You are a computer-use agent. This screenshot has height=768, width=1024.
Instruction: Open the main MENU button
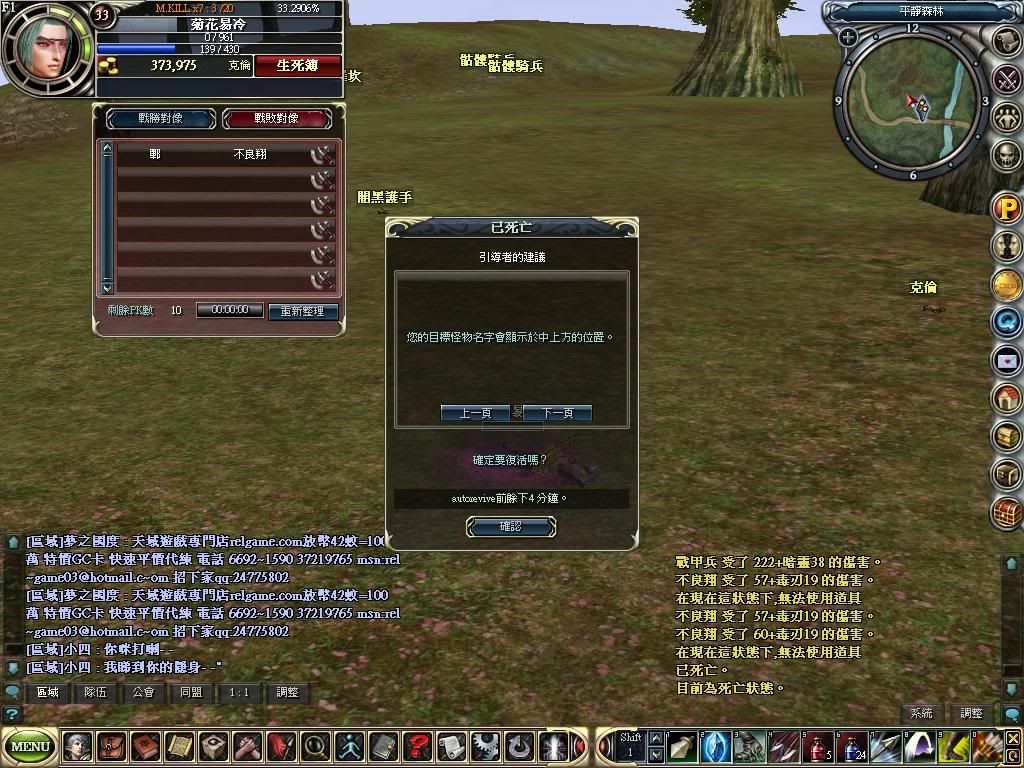[x=30, y=746]
